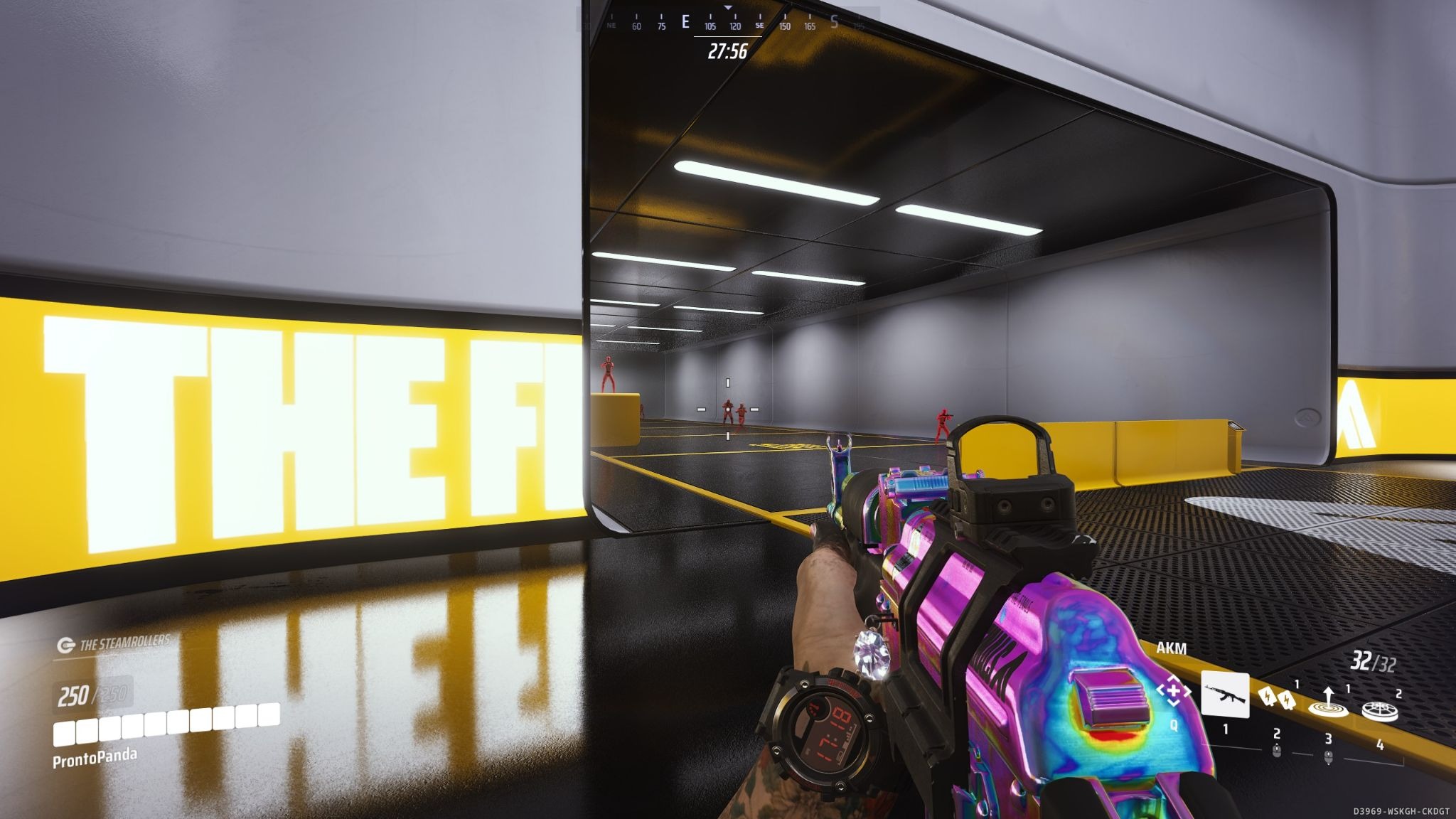Select the AKM rifle weapon slot
This screenshot has height=819, width=1456.
click(x=1225, y=695)
